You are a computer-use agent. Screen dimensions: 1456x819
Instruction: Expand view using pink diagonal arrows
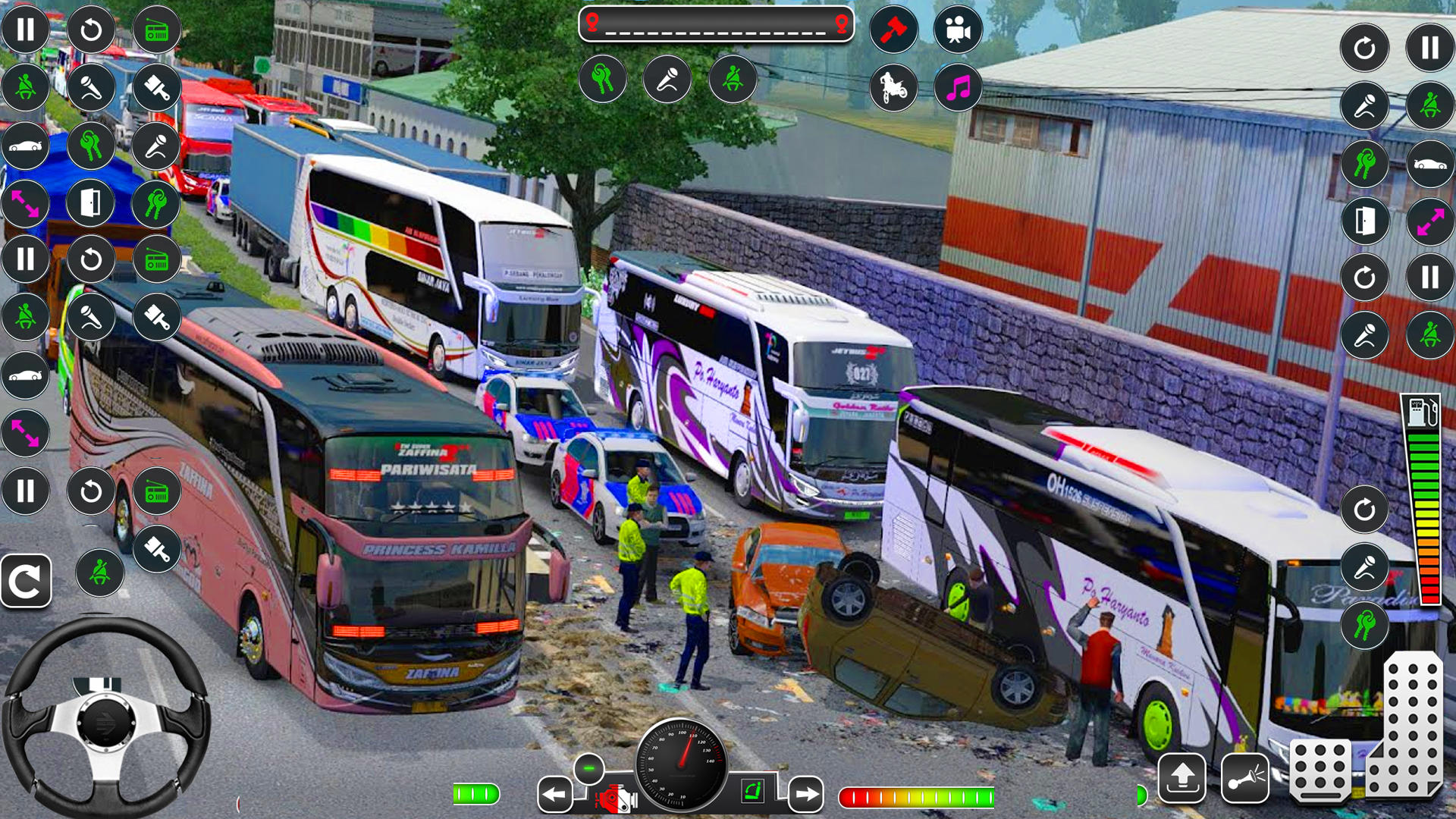pos(26,203)
